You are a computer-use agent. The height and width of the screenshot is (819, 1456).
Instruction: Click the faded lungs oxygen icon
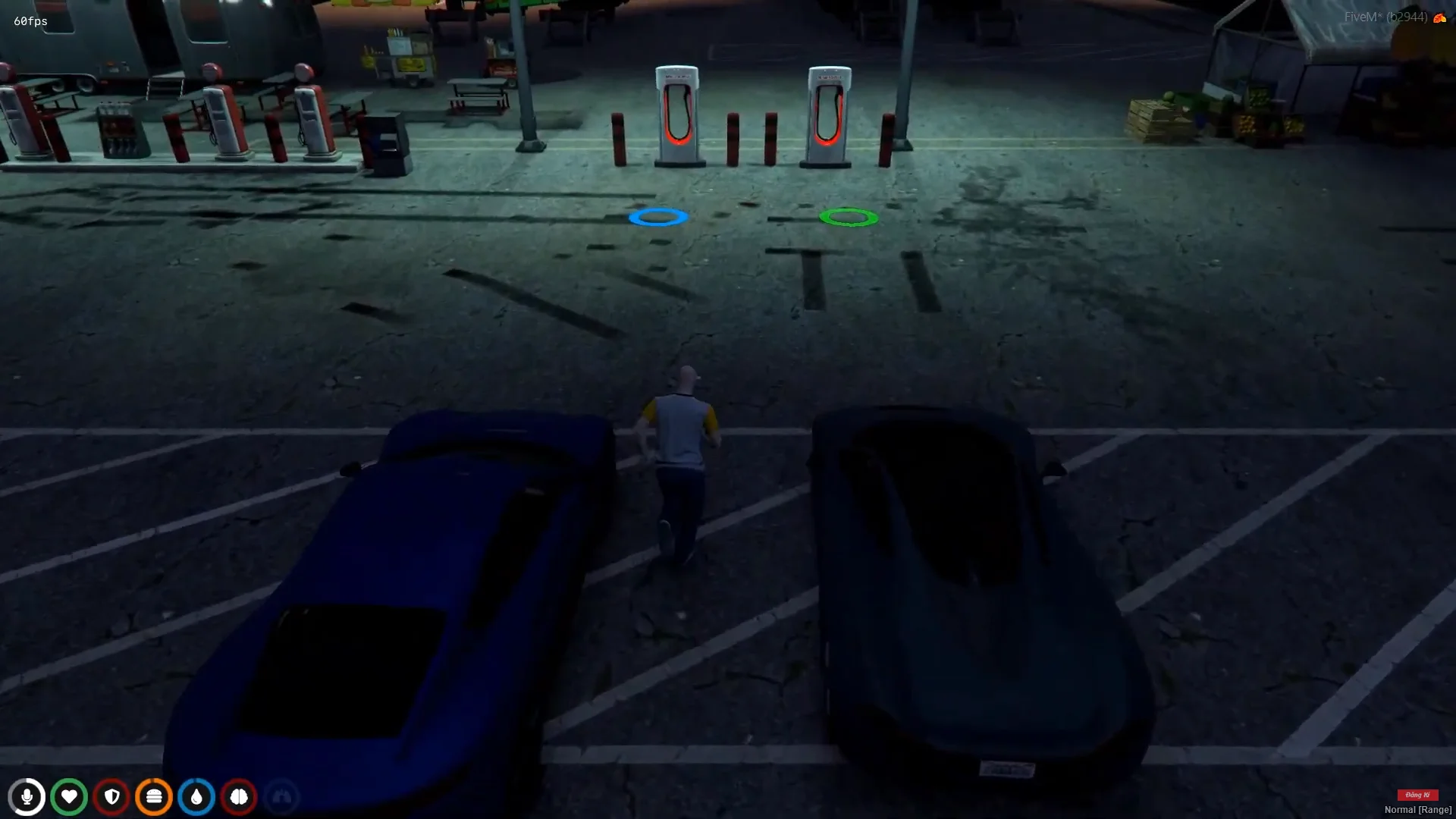(281, 797)
